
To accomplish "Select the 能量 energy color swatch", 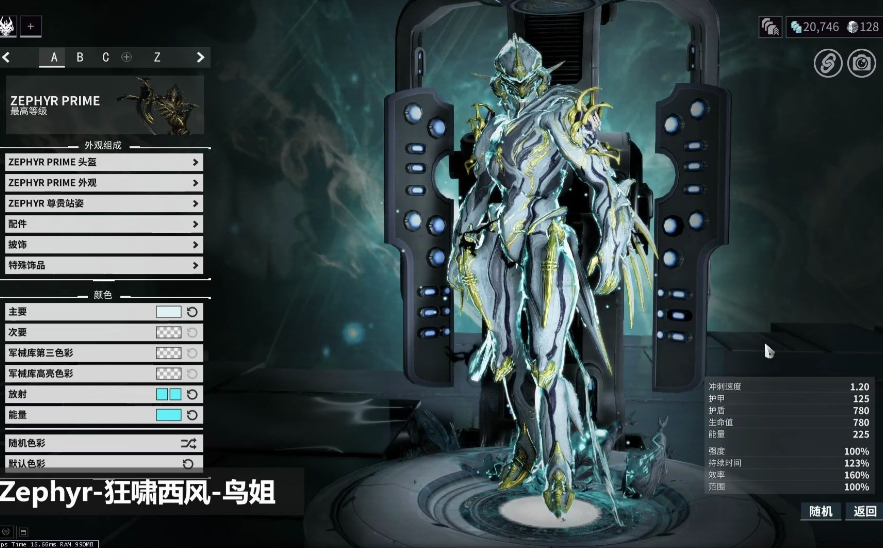I will [x=168, y=415].
